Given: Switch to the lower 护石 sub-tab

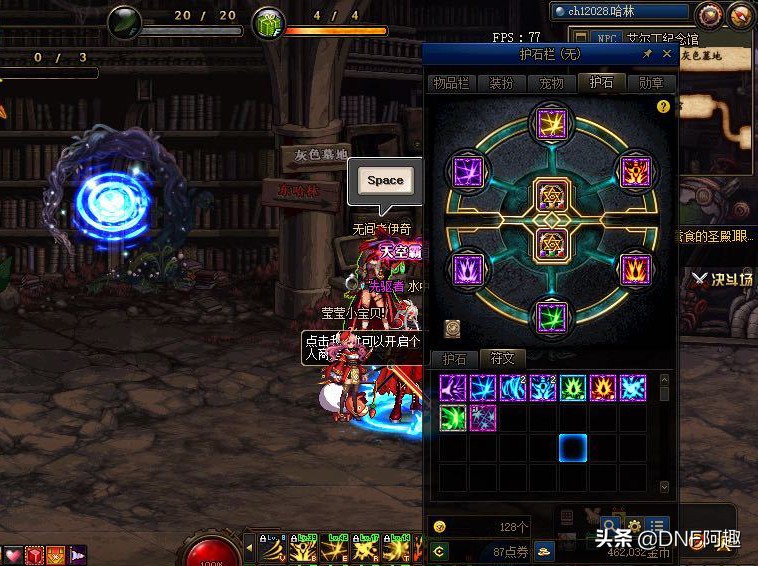Looking at the screenshot, I should (x=455, y=358).
